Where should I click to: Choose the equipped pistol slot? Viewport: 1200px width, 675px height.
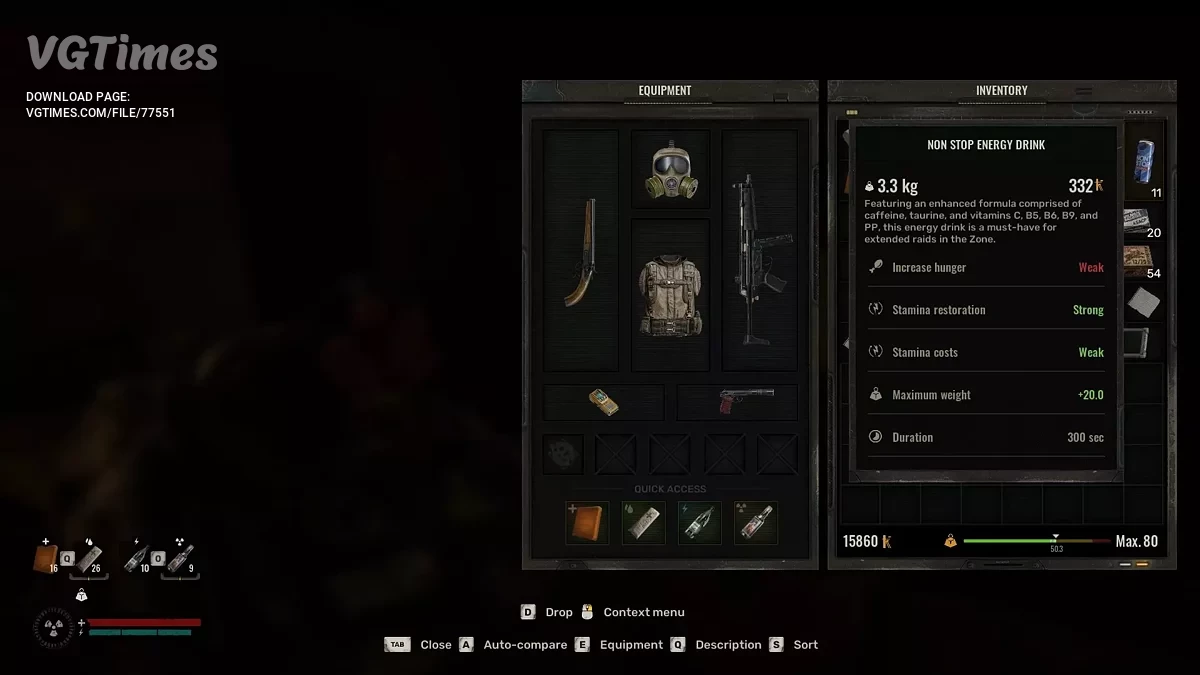pyautogui.click(x=737, y=403)
